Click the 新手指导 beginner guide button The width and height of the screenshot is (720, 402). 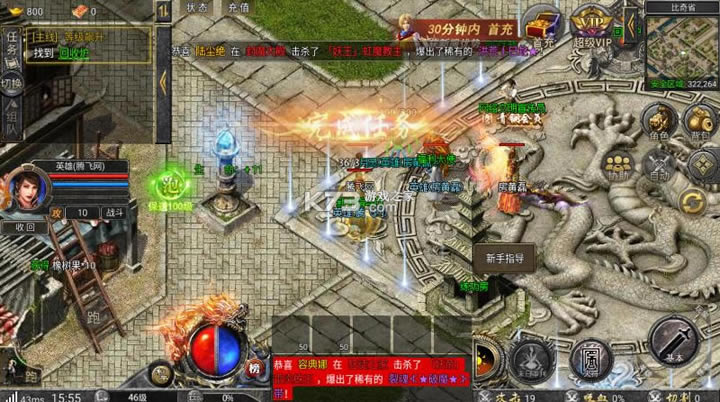point(505,257)
